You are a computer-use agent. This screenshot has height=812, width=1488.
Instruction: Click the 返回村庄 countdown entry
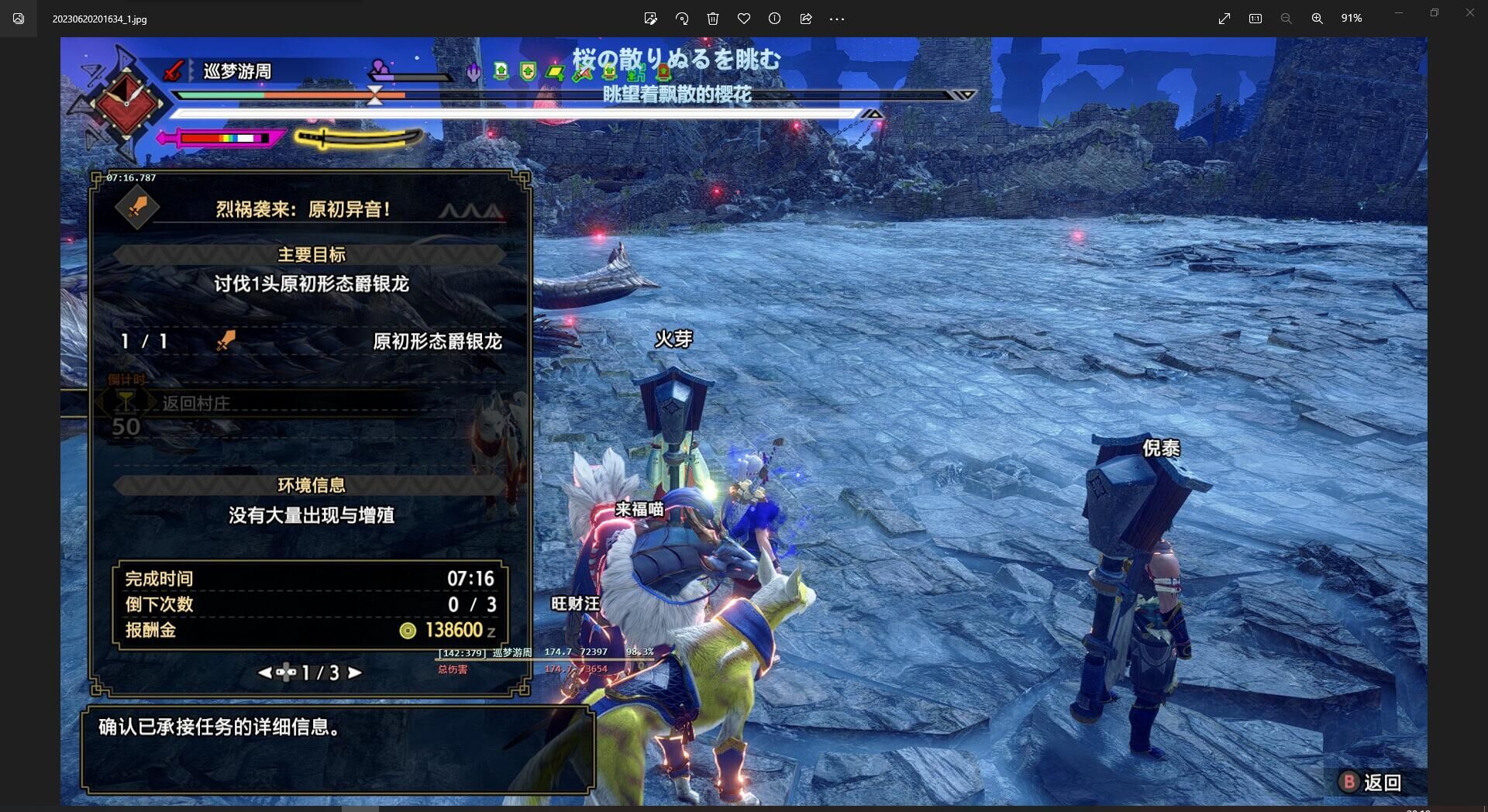tap(195, 403)
